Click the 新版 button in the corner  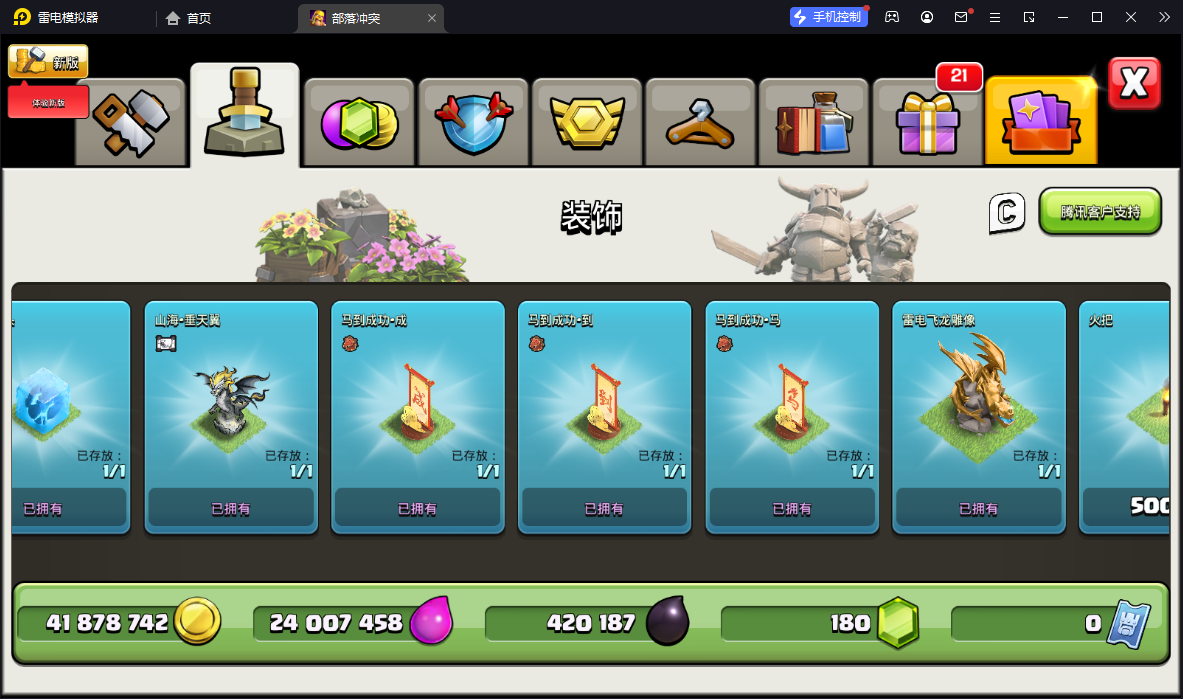48,62
